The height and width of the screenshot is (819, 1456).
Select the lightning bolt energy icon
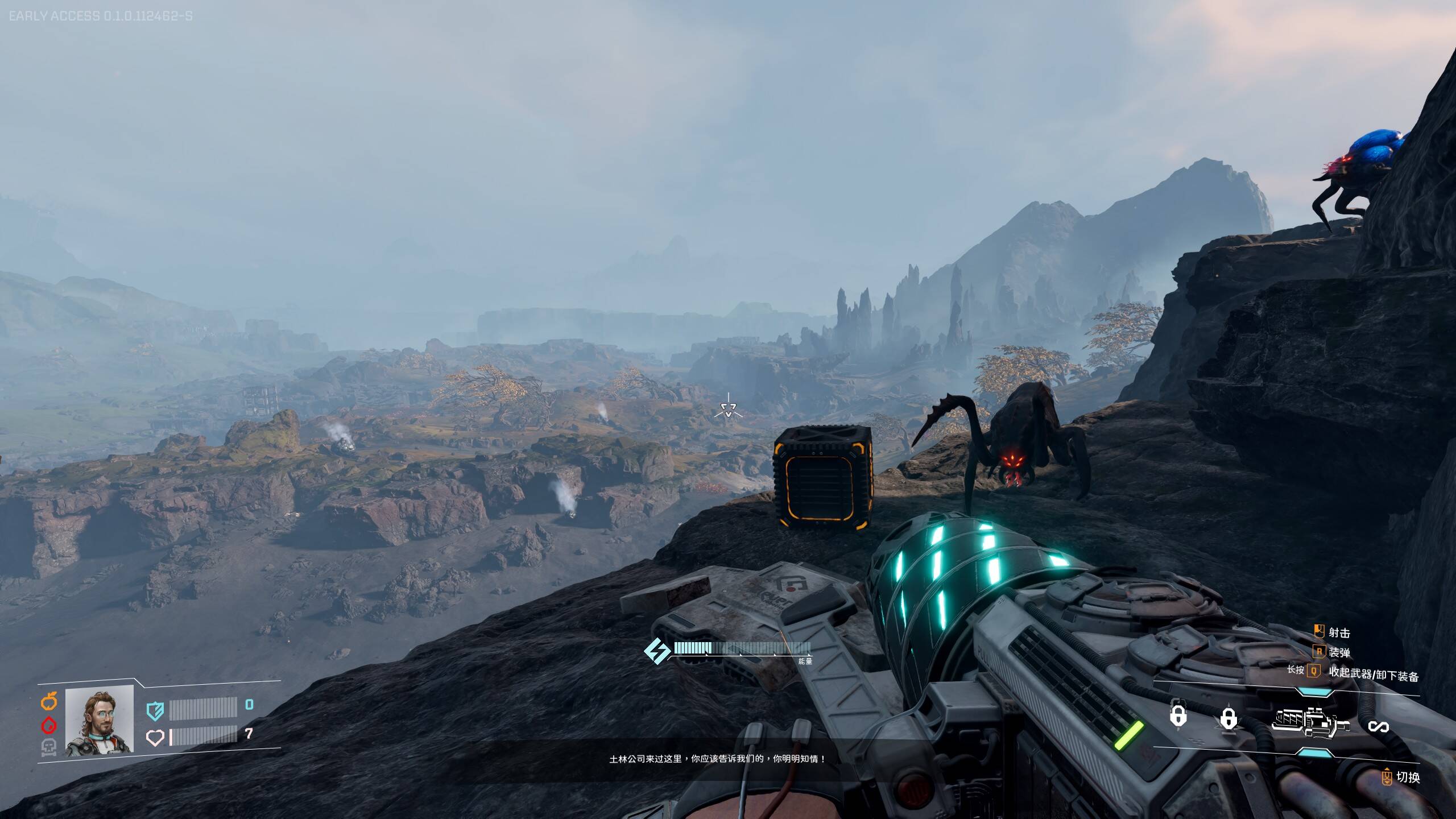point(657,651)
